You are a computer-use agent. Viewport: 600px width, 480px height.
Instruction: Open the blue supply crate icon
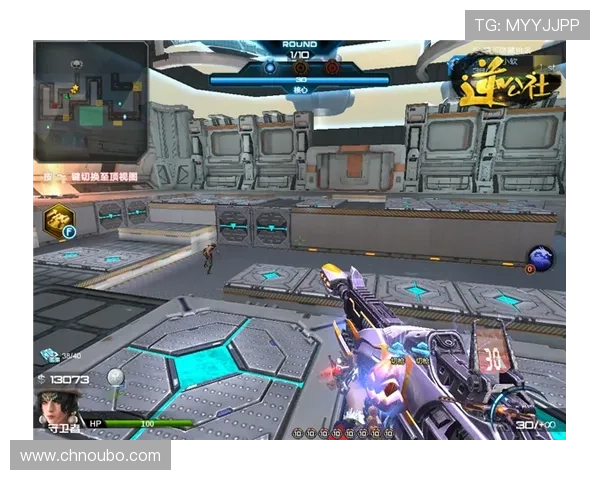49,355
